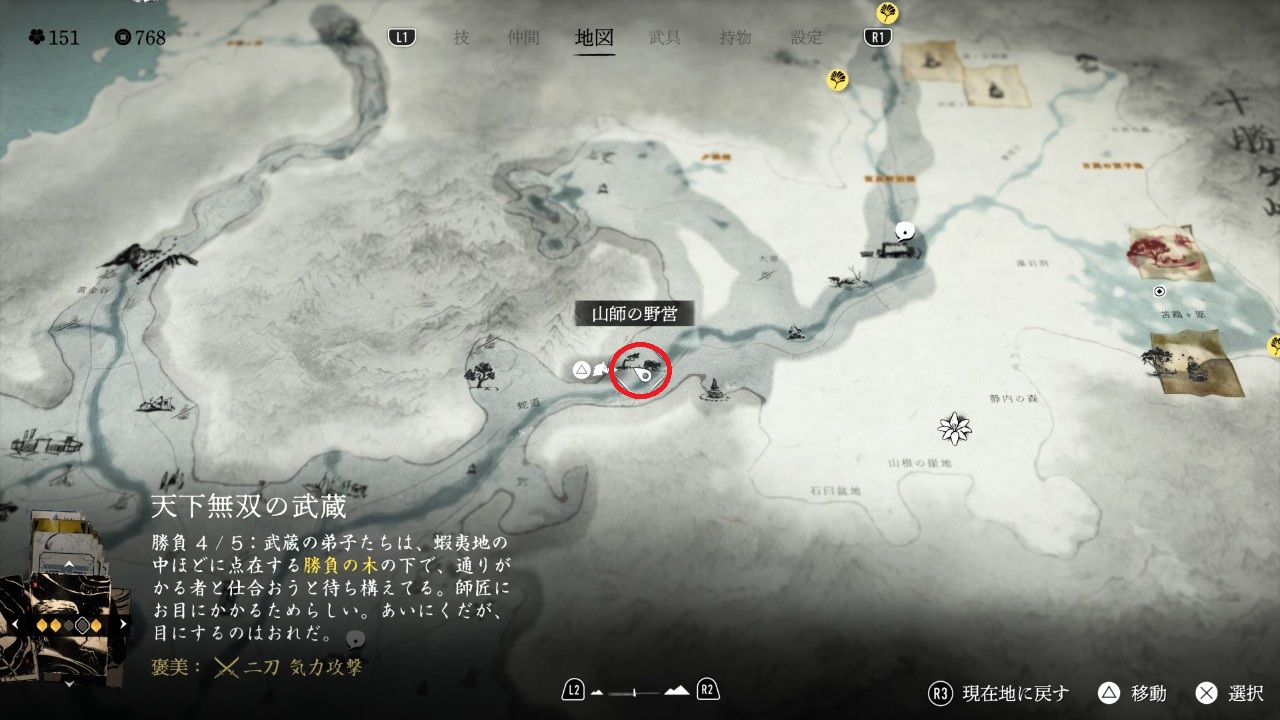Image resolution: width=1280 pixels, height=720 pixels.
Task: Select the 山師の野営 location label
Action: coord(634,314)
